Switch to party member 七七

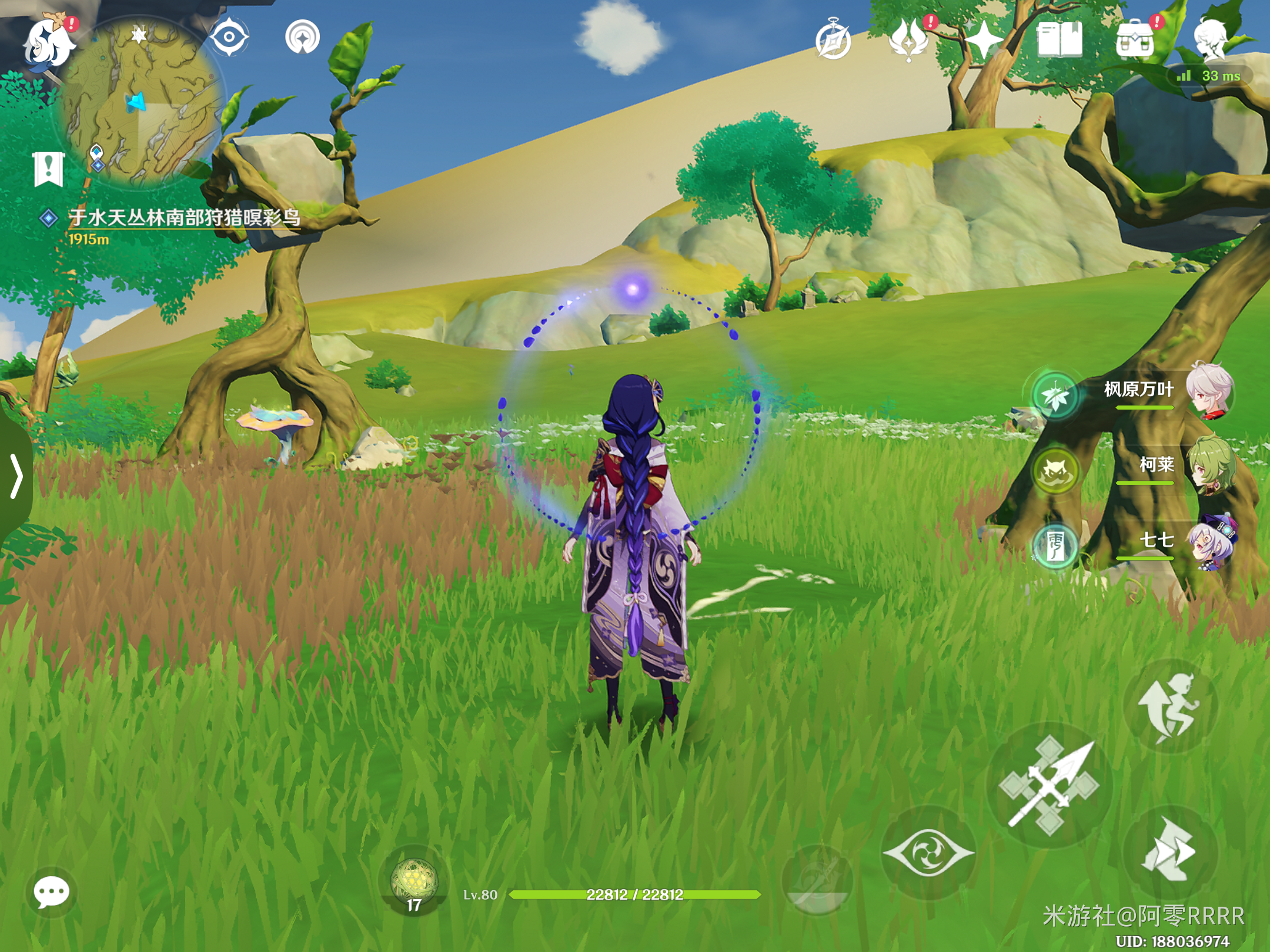click(x=1209, y=542)
